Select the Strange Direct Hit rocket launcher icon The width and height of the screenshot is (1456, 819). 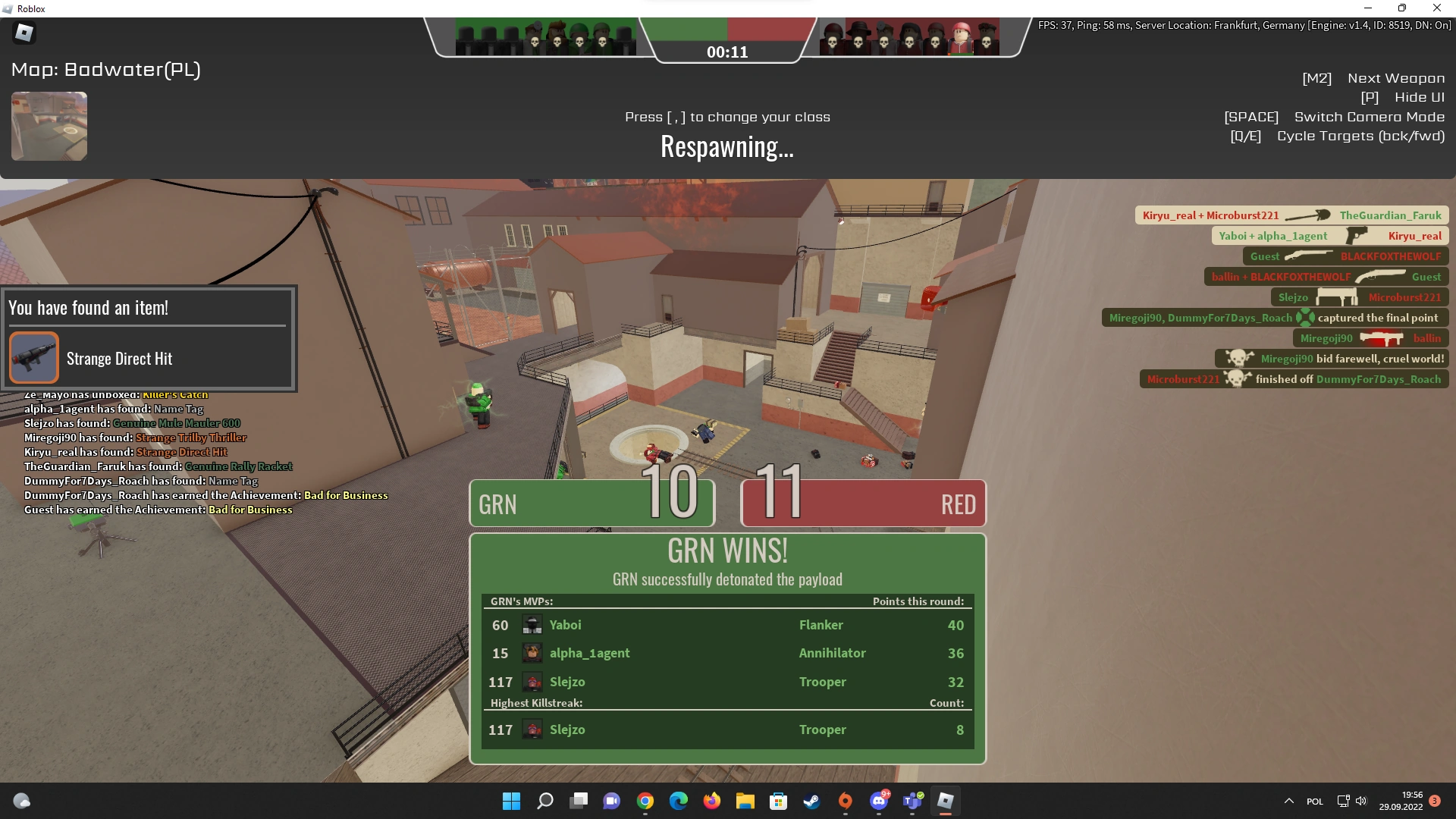(33, 356)
